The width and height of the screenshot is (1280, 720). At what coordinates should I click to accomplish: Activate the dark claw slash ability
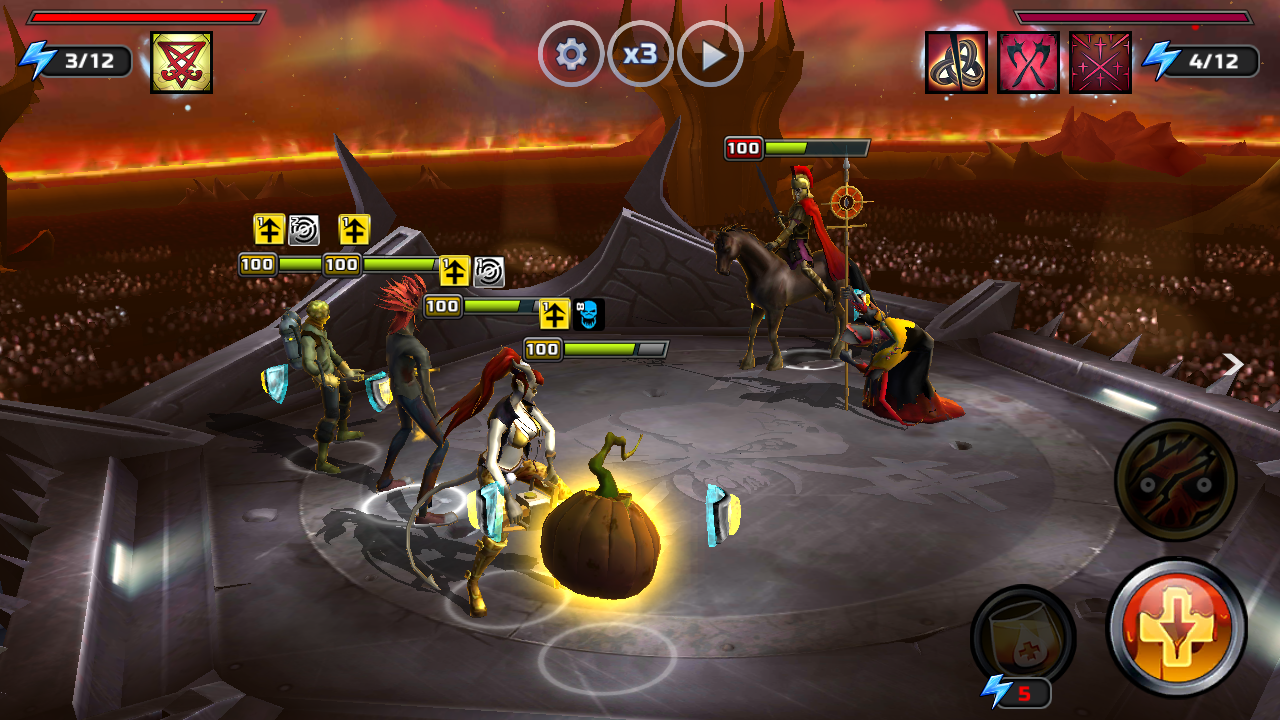pyautogui.click(x=1176, y=480)
